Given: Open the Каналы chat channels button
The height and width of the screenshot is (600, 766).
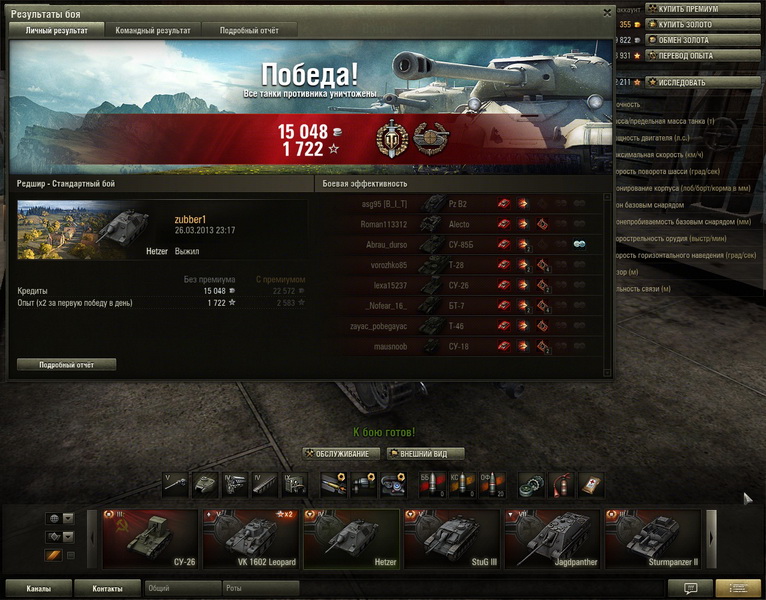Looking at the screenshot, I should [38, 589].
